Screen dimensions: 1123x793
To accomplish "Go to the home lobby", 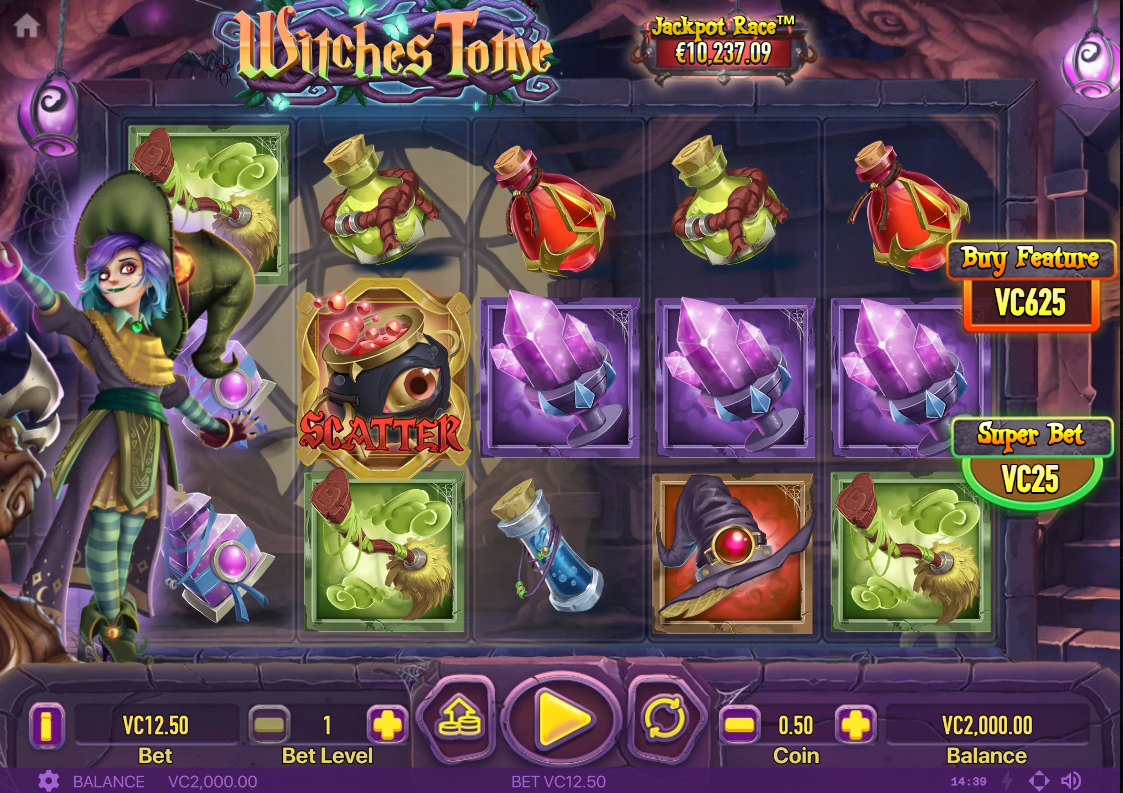I will coord(27,25).
